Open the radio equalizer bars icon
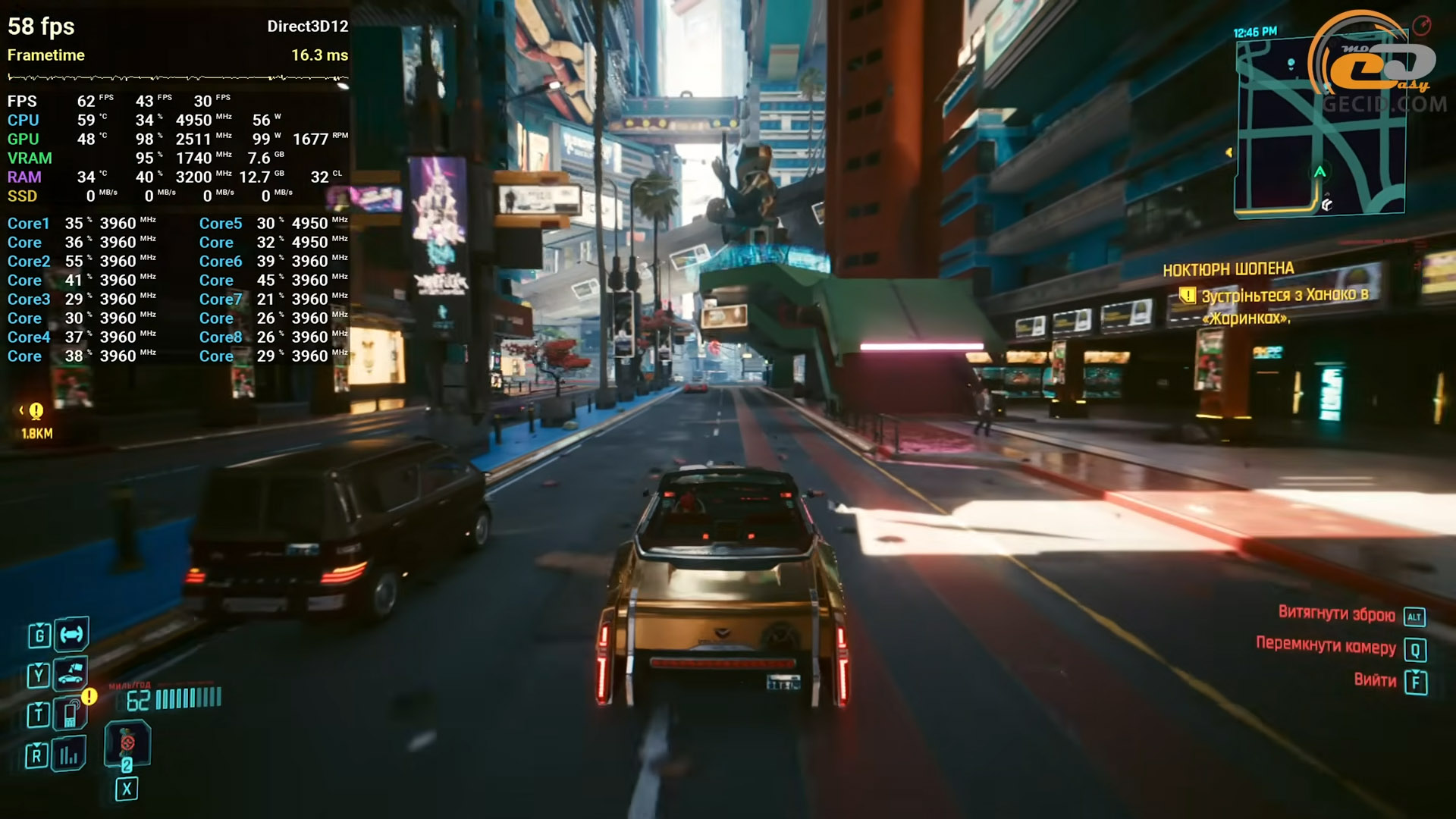The width and height of the screenshot is (1456, 819). [x=69, y=755]
